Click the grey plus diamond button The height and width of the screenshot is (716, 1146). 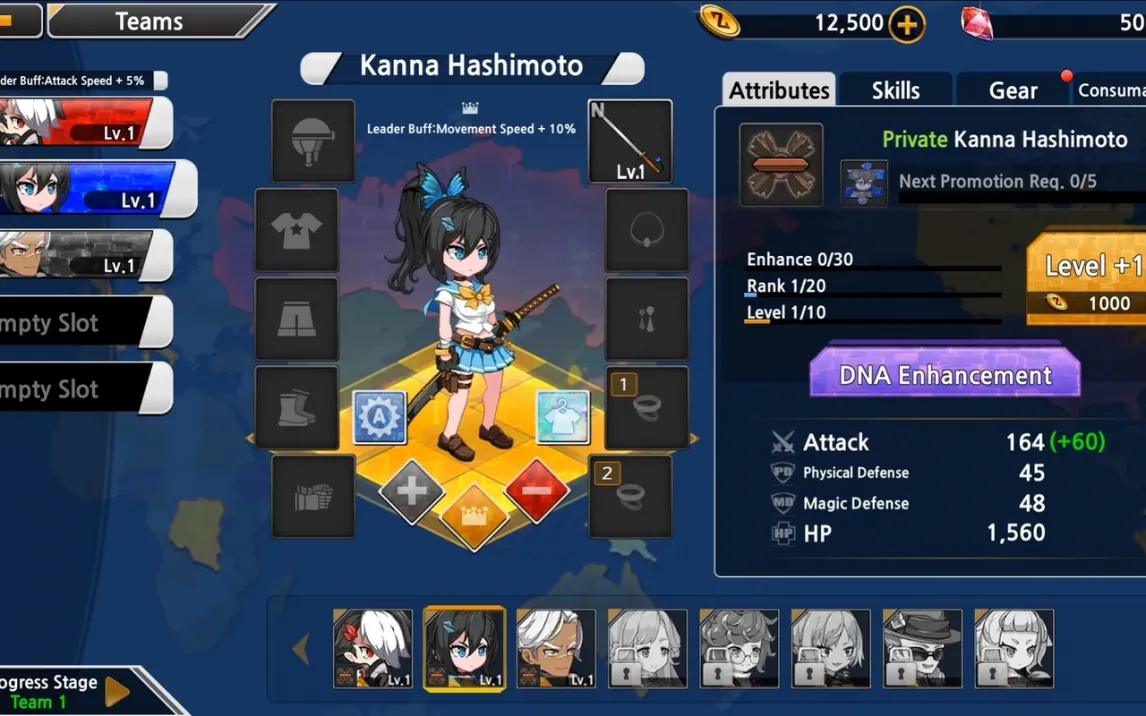coord(412,490)
